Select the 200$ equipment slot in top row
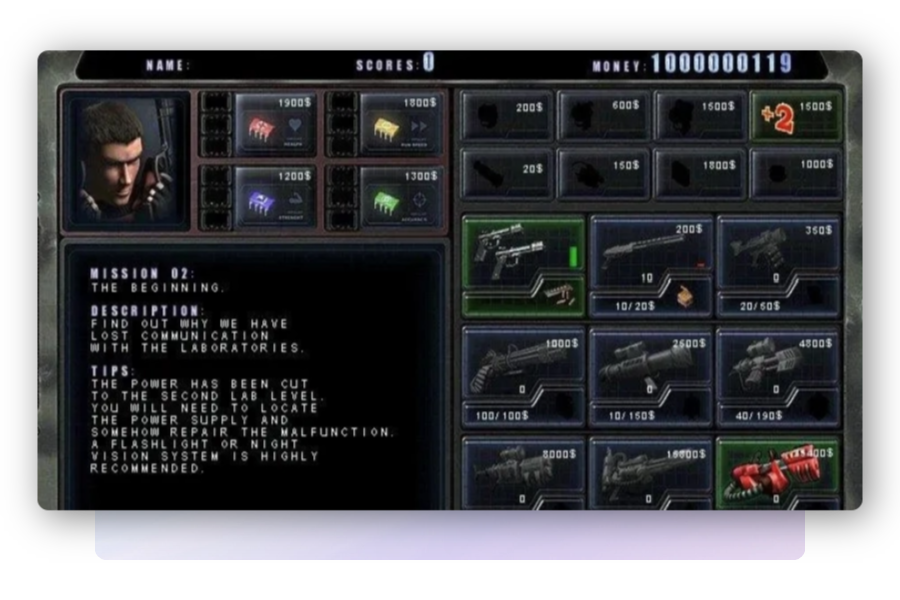The width and height of the screenshot is (900, 600). click(506, 116)
